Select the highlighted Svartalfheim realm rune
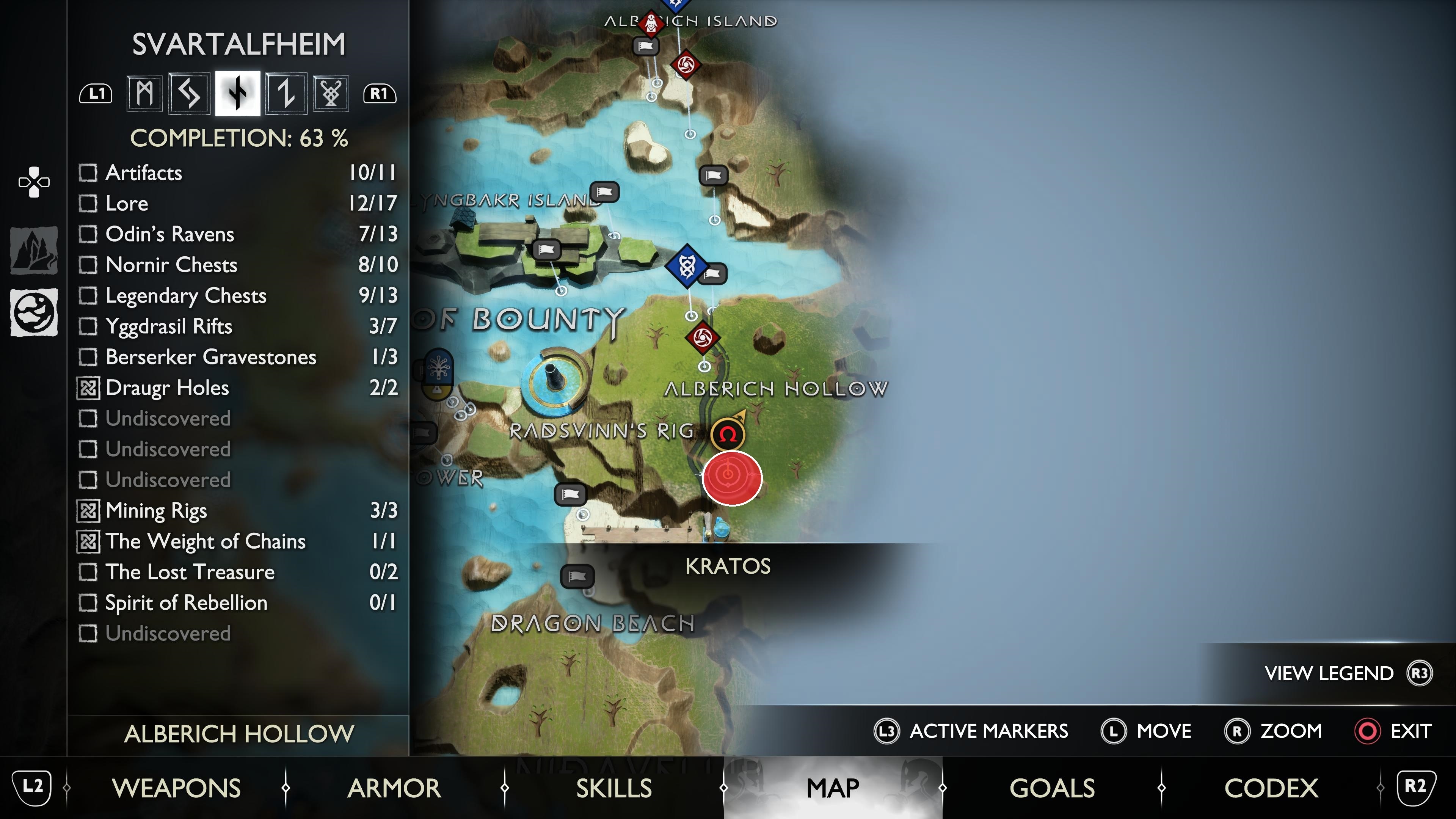The height and width of the screenshot is (819, 1456). 238,93
